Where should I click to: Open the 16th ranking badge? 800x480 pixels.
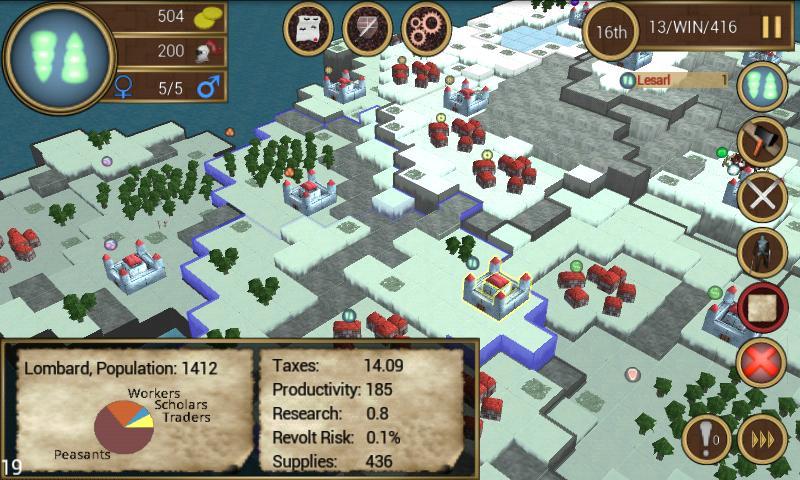[612, 29]
